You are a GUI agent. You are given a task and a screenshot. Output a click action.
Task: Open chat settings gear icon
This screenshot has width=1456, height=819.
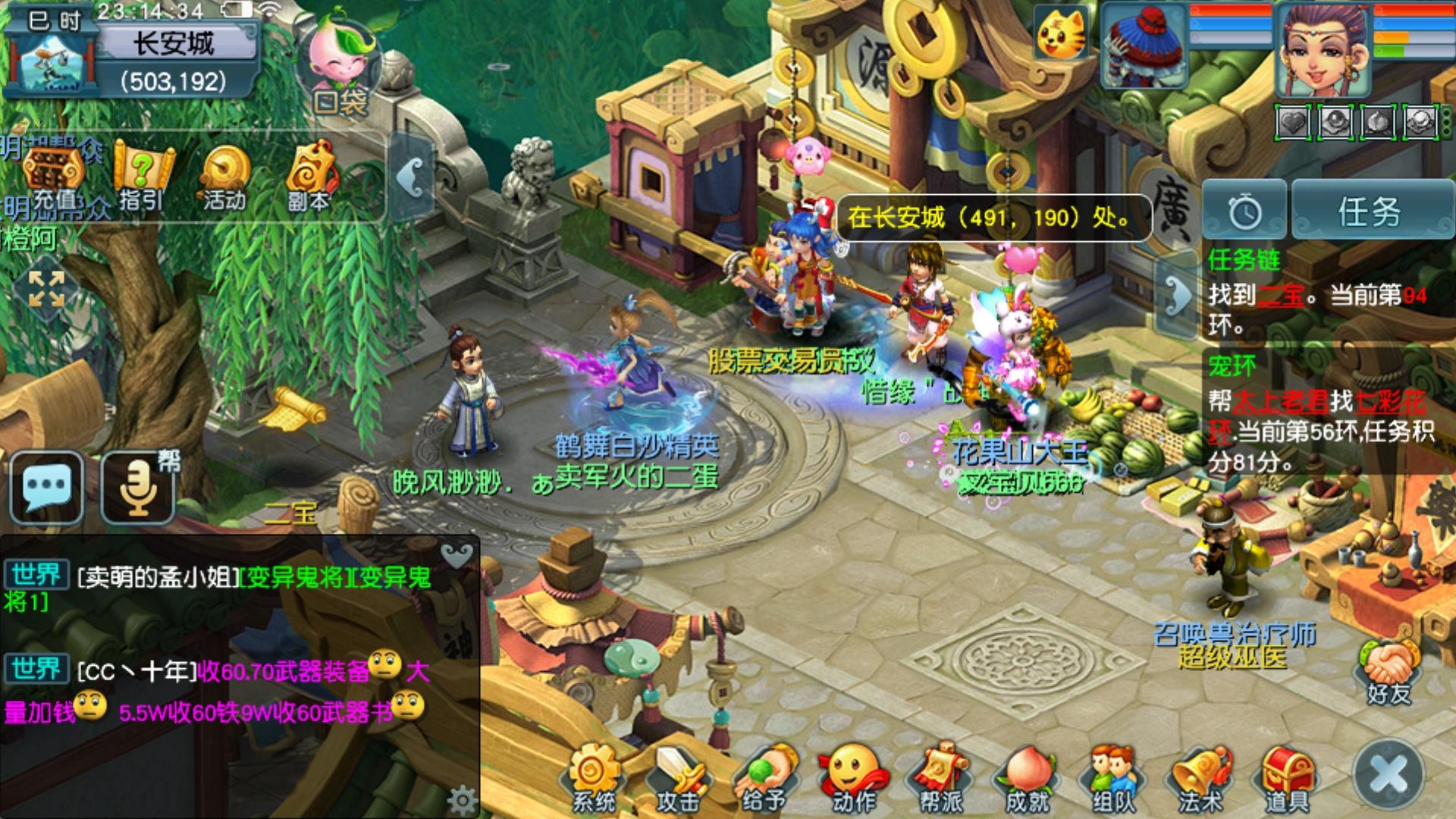coord(460,799)
